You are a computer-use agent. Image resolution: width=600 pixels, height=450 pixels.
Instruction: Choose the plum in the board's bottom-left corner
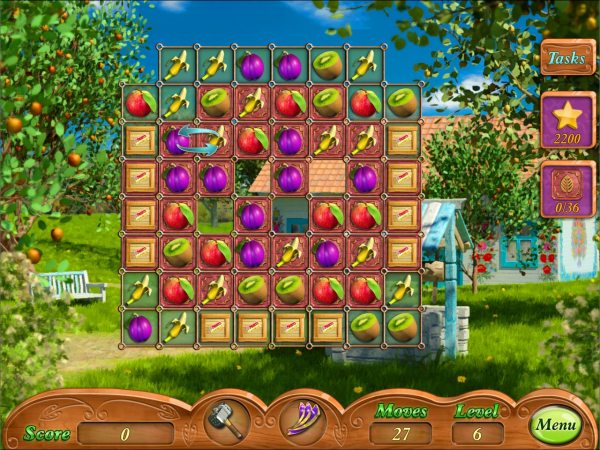(x=140, y=327)
